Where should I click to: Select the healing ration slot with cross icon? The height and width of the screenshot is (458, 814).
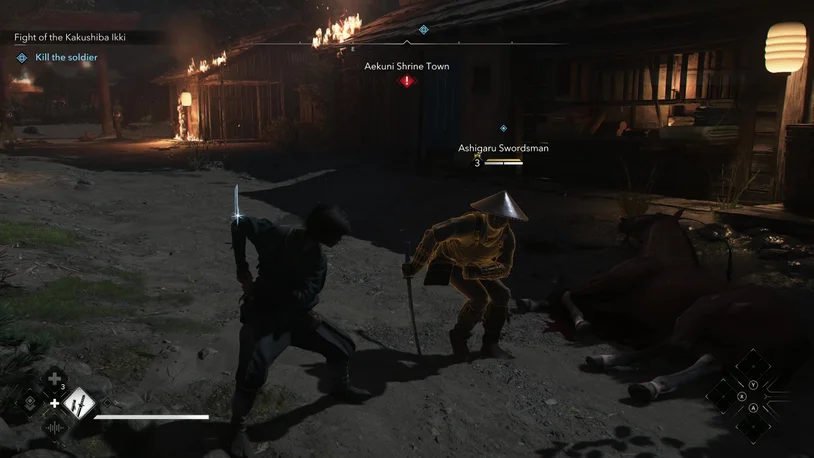pos(54,379)
